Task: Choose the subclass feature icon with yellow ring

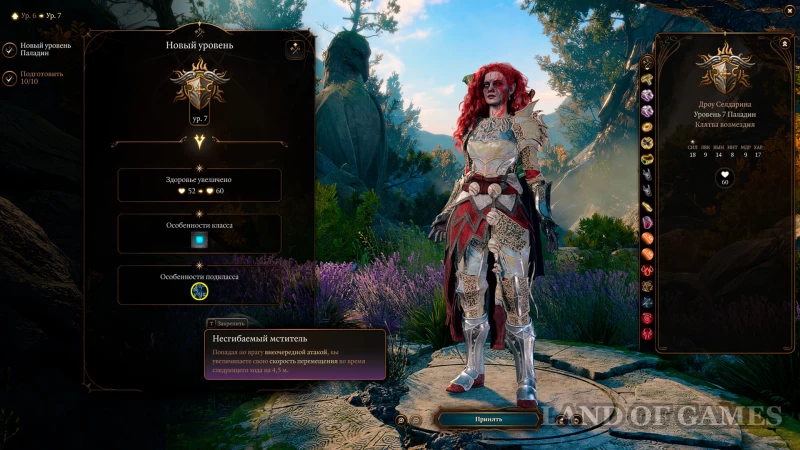Action: [x=199, y=291]
